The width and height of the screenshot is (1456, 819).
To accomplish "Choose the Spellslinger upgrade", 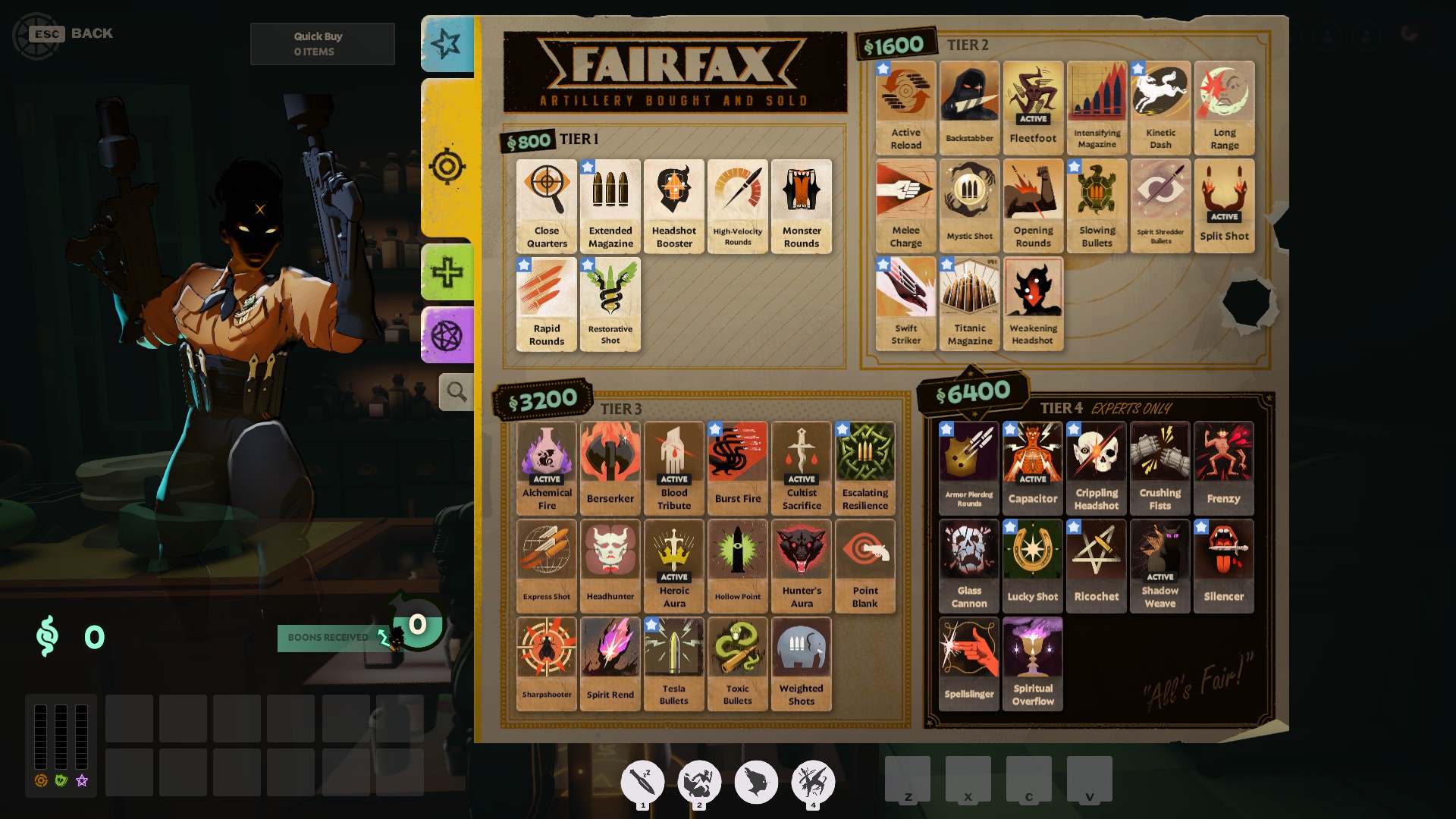I will pyautogui.click(x=968, y=664).
